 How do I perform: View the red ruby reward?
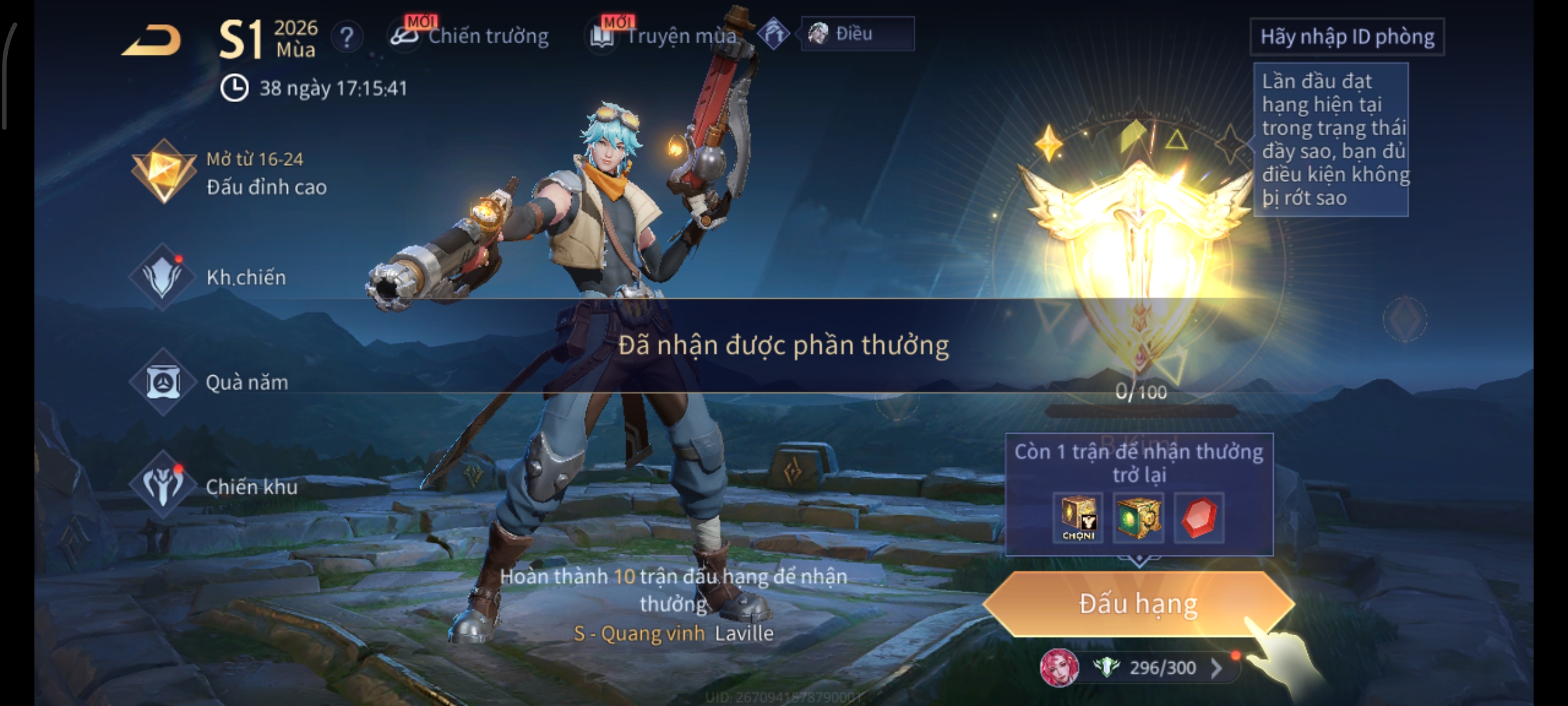[x=1198, y=518]
